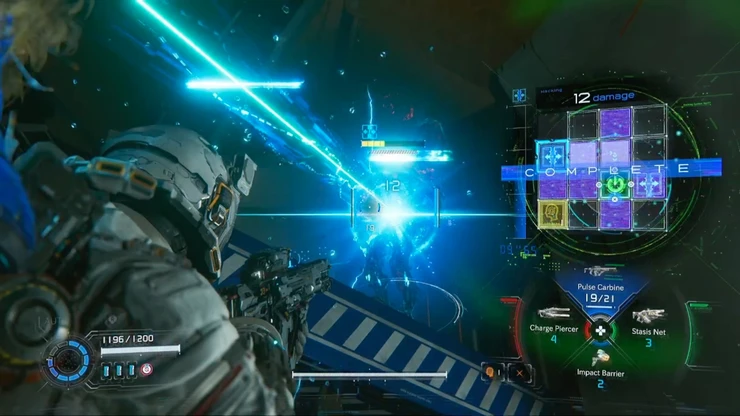Viewport: 740px width, 416px height.
Task: Click the green power node on hack grid
Action: tap(615, 184)
